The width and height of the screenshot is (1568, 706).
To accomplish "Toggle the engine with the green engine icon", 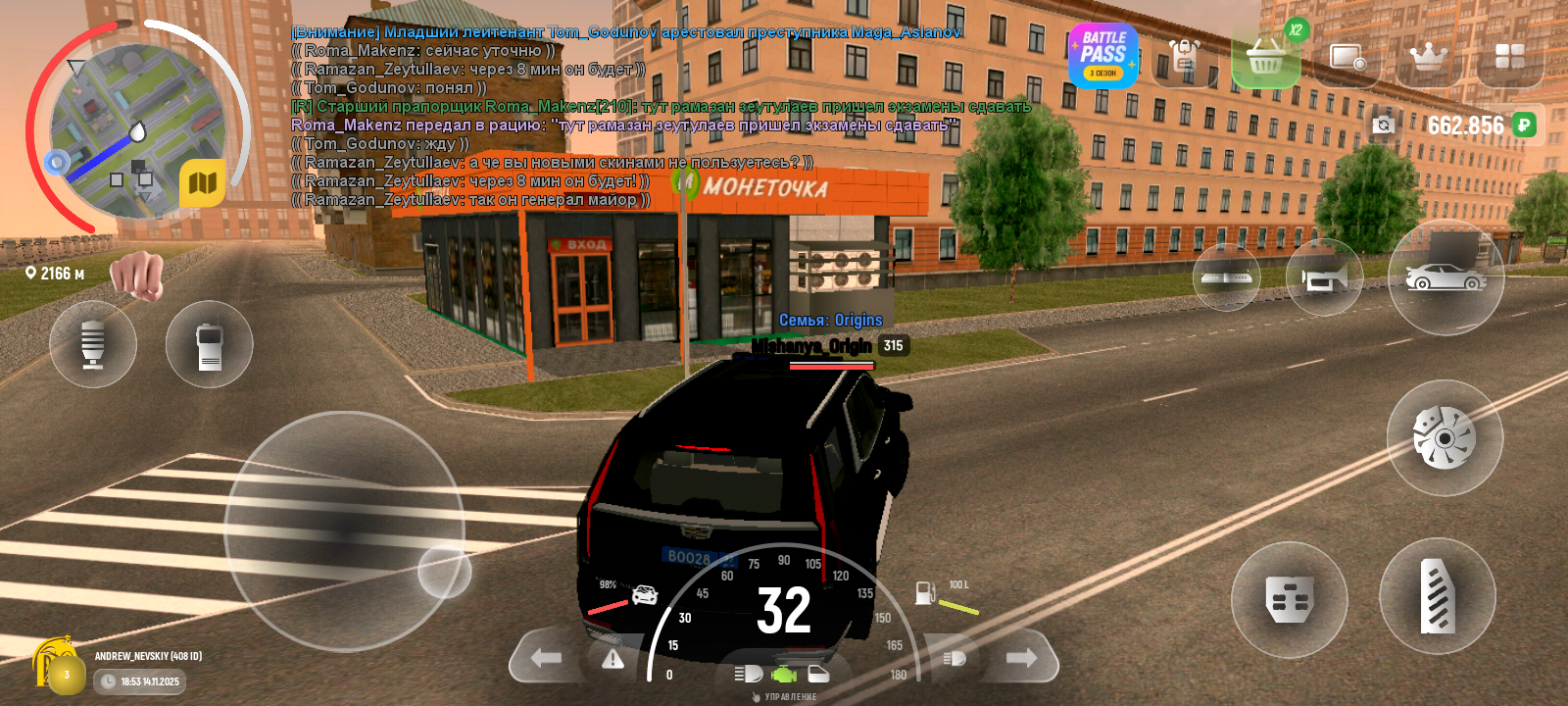I will pyautogui.click(x=784, y=675).
